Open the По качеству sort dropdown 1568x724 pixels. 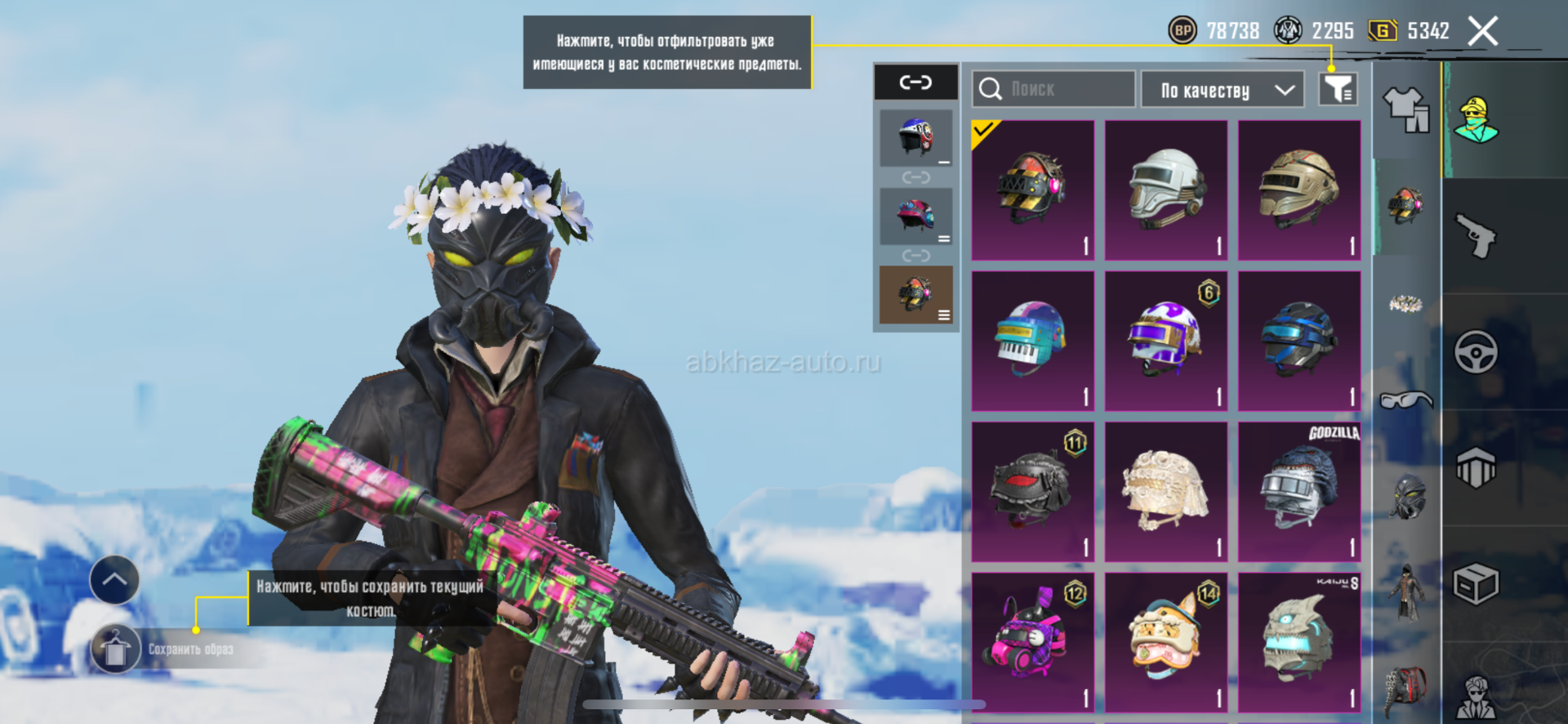coord(1222,90)
